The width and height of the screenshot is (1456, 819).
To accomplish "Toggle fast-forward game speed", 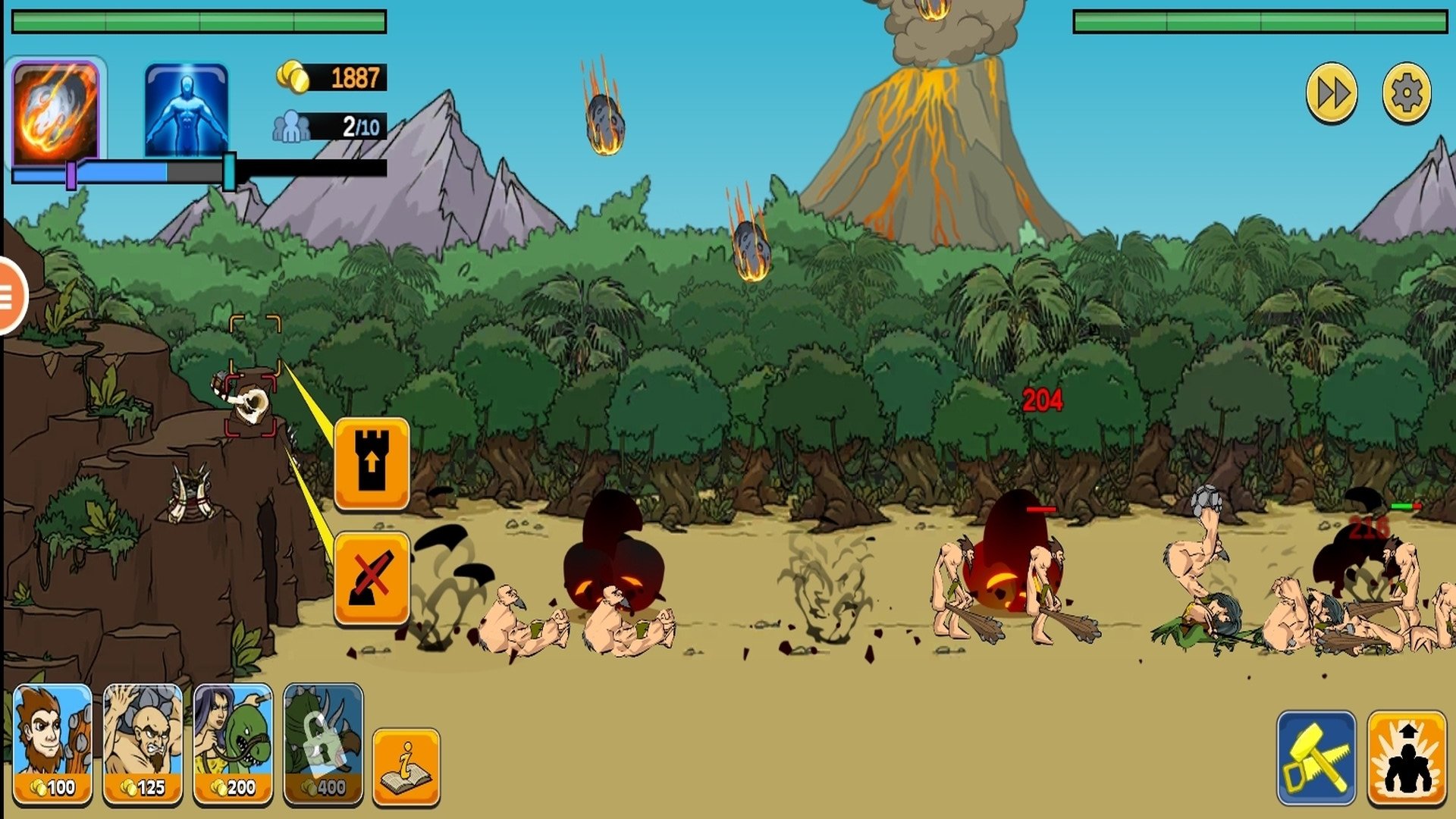I will [x=1332, y=94].
